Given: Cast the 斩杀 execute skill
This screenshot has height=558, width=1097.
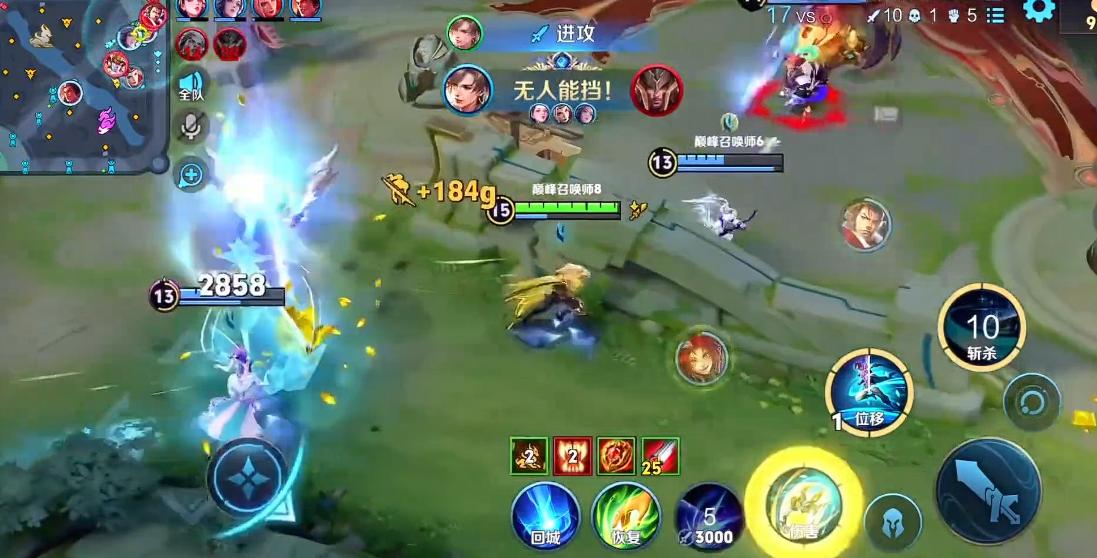Looking at the screenshot, I should [x=982, y=328].
